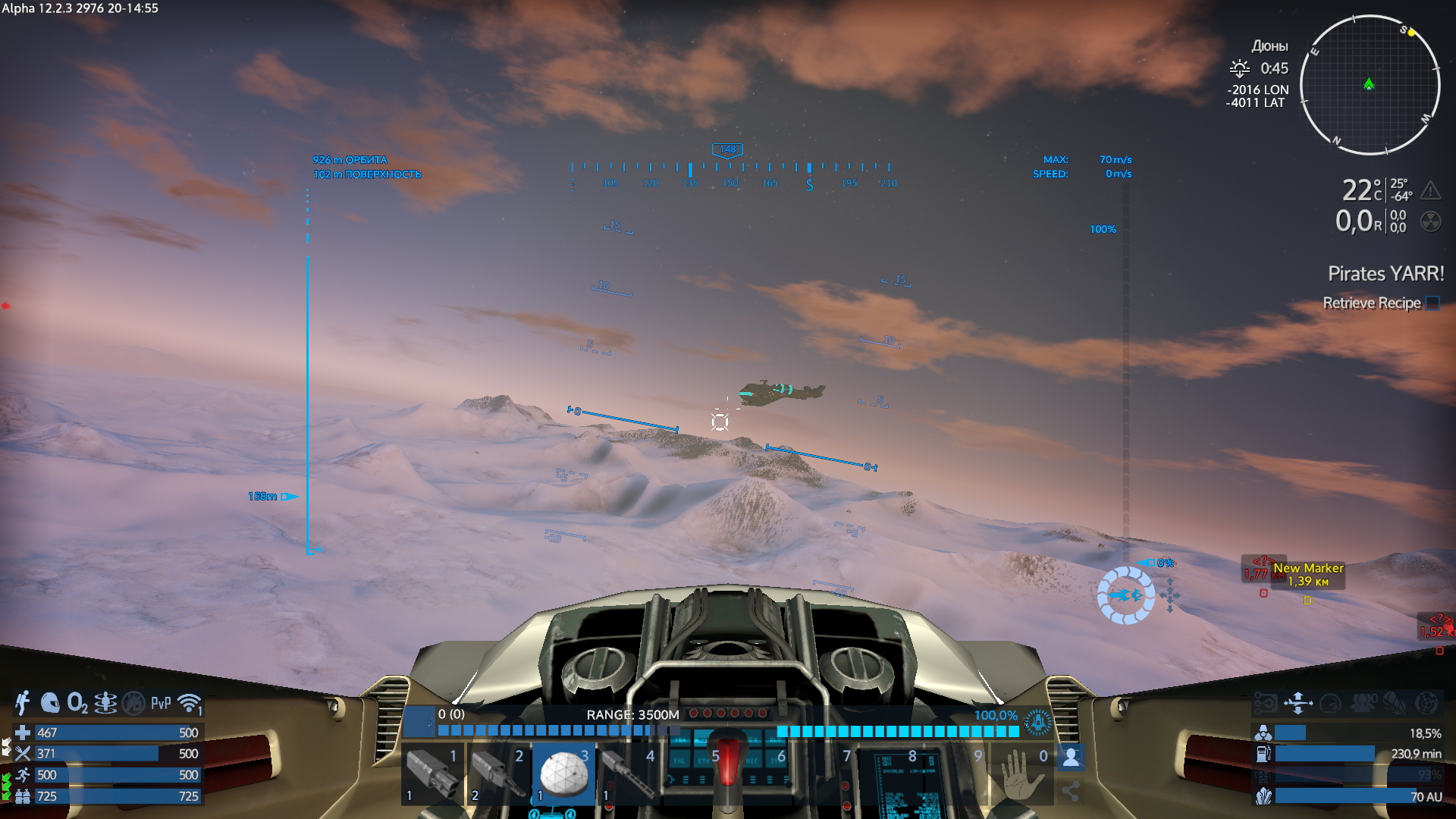1456x819 pixels.
Task: Toggle the helmet status icon
Action: 50,703
